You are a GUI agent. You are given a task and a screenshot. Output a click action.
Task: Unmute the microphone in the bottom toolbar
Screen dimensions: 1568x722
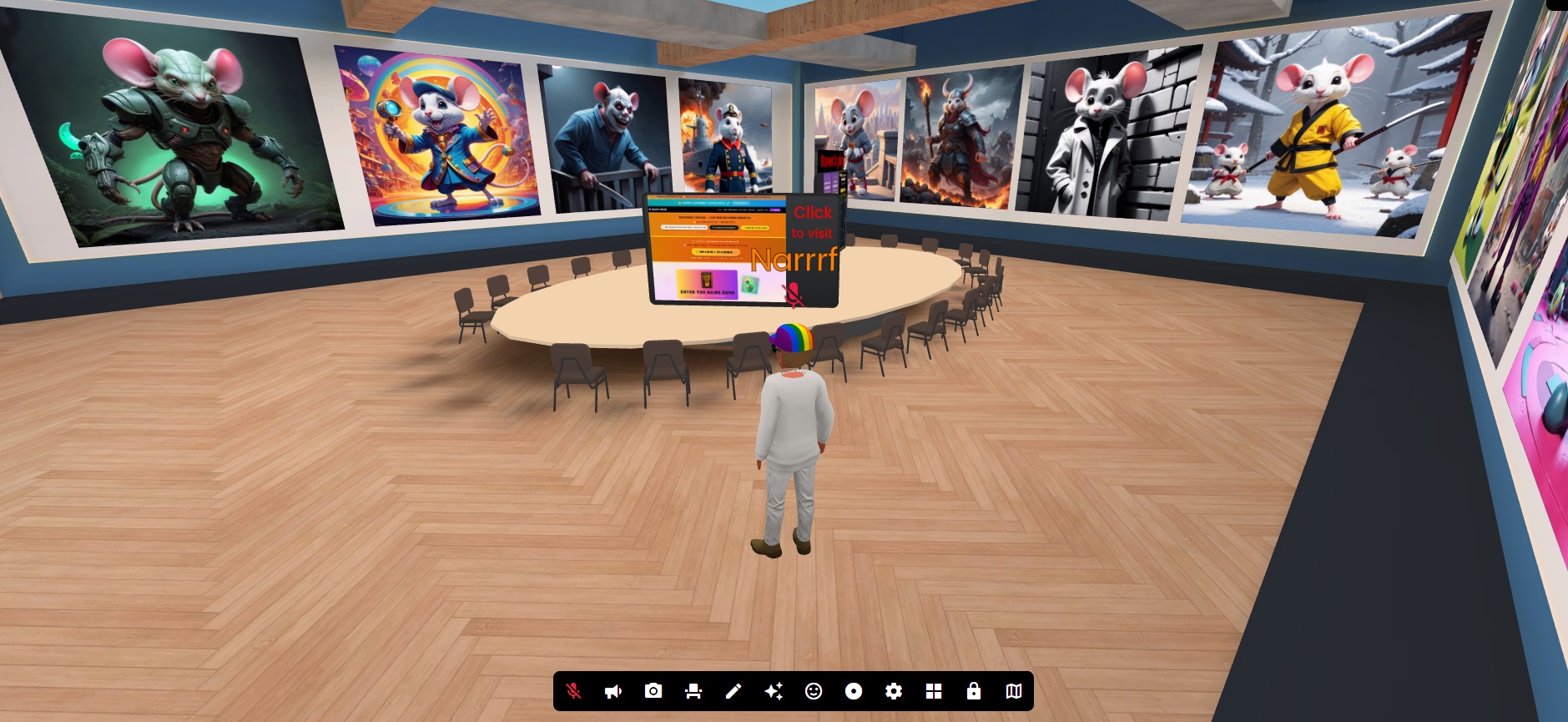[x=575, y=690]
